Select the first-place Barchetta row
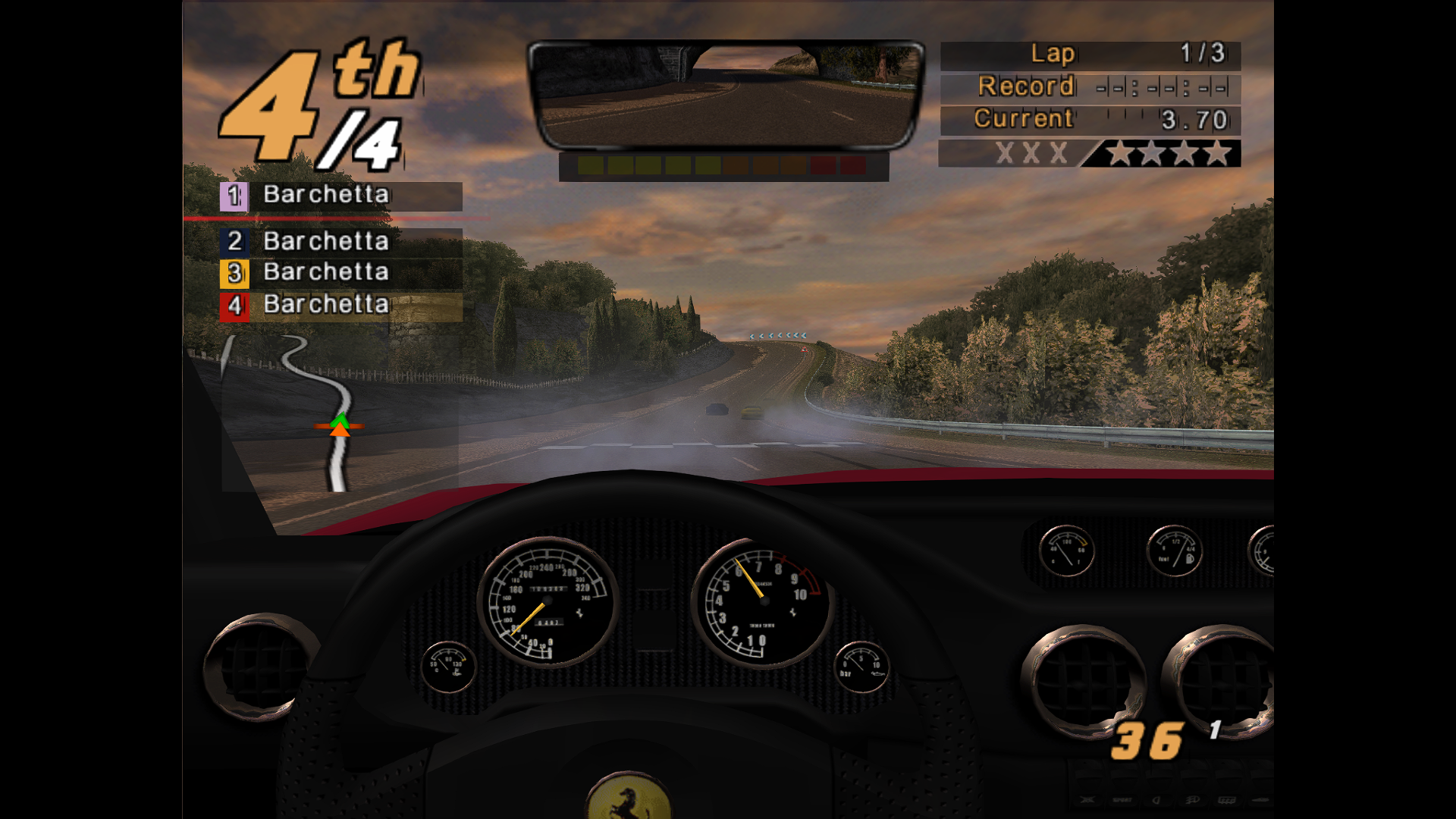 [340, 196]
